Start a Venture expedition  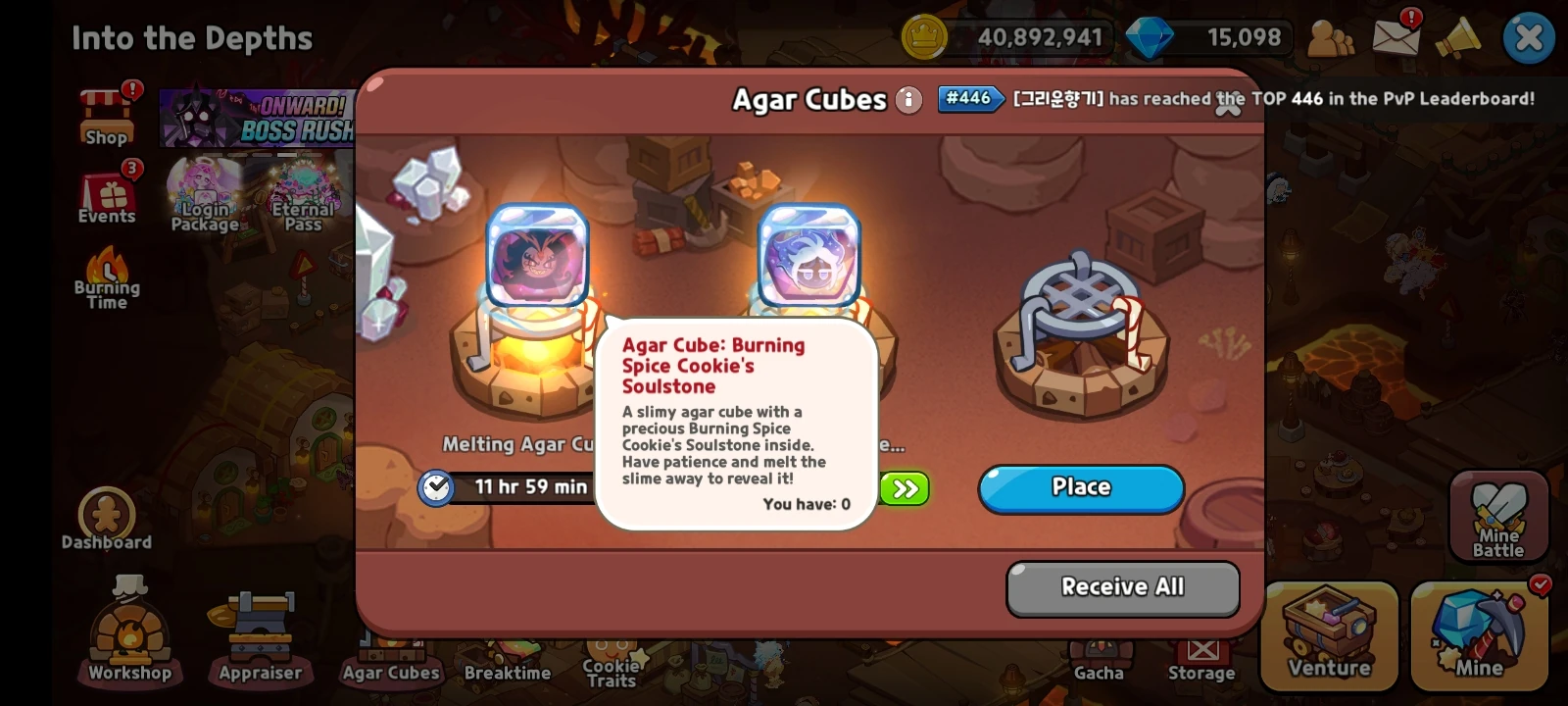(x=1329, y=633)
